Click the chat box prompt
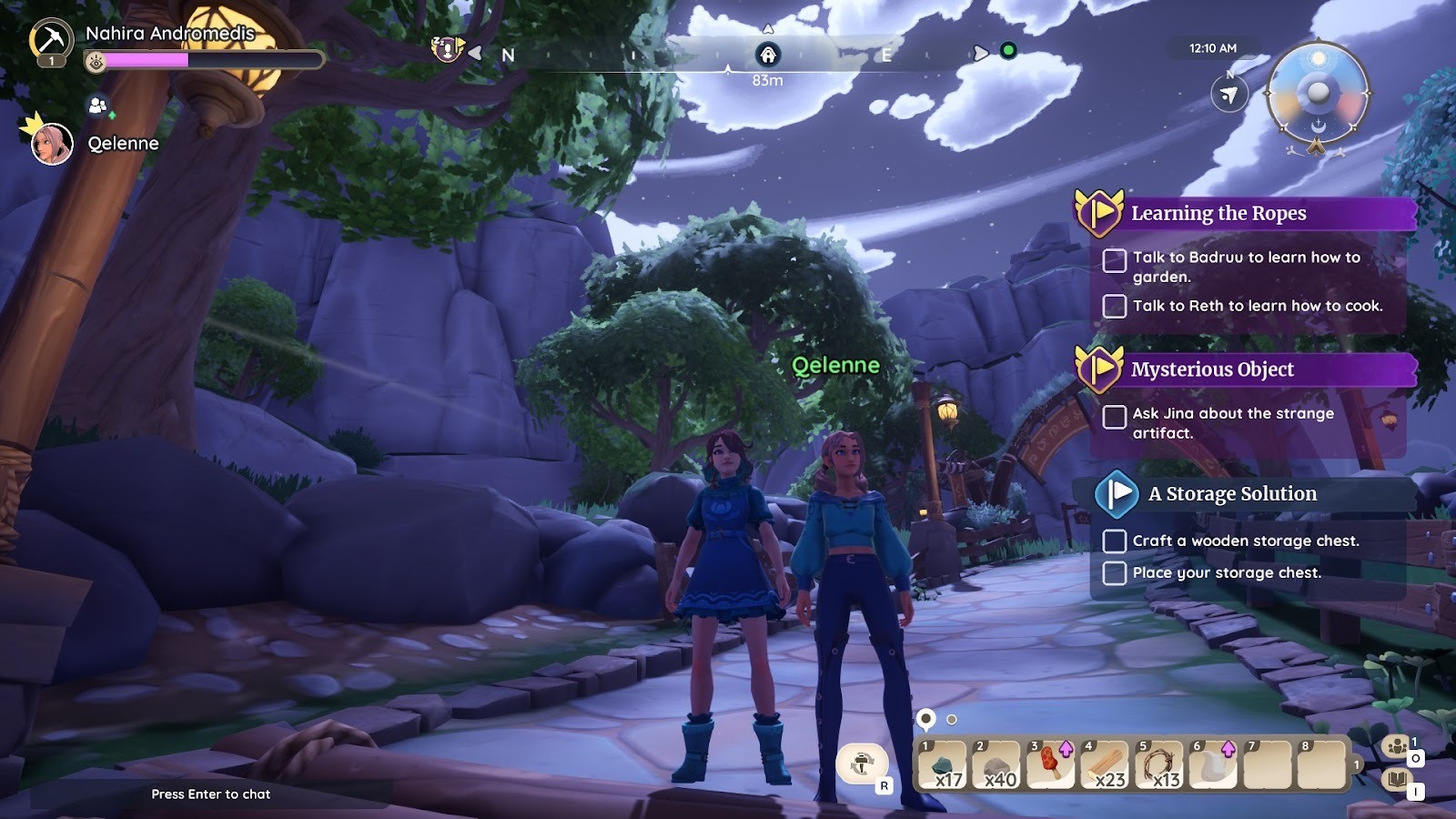1456x819 pixels. 211,794
